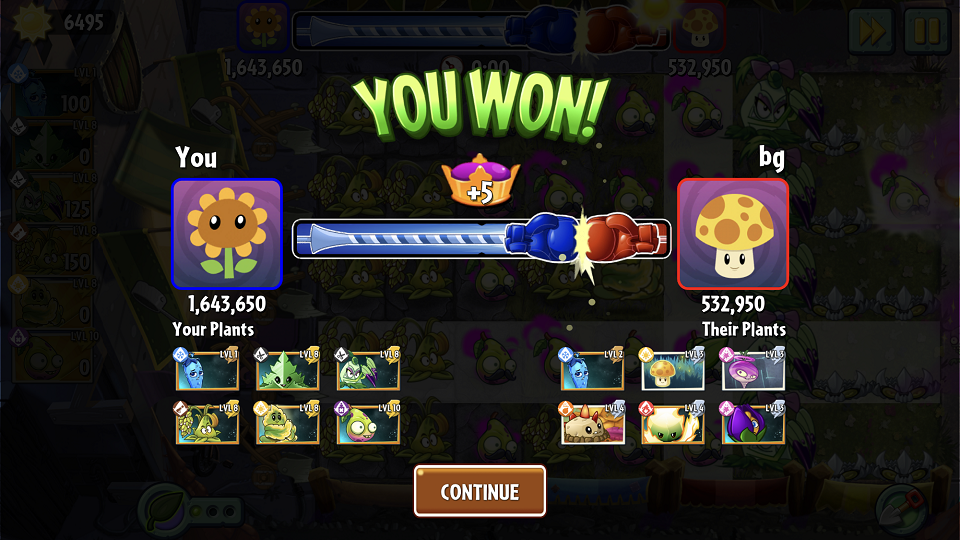Select your level 1 blue ice plant card
This screenshot has height=540, width=960.
pos(207,370)
